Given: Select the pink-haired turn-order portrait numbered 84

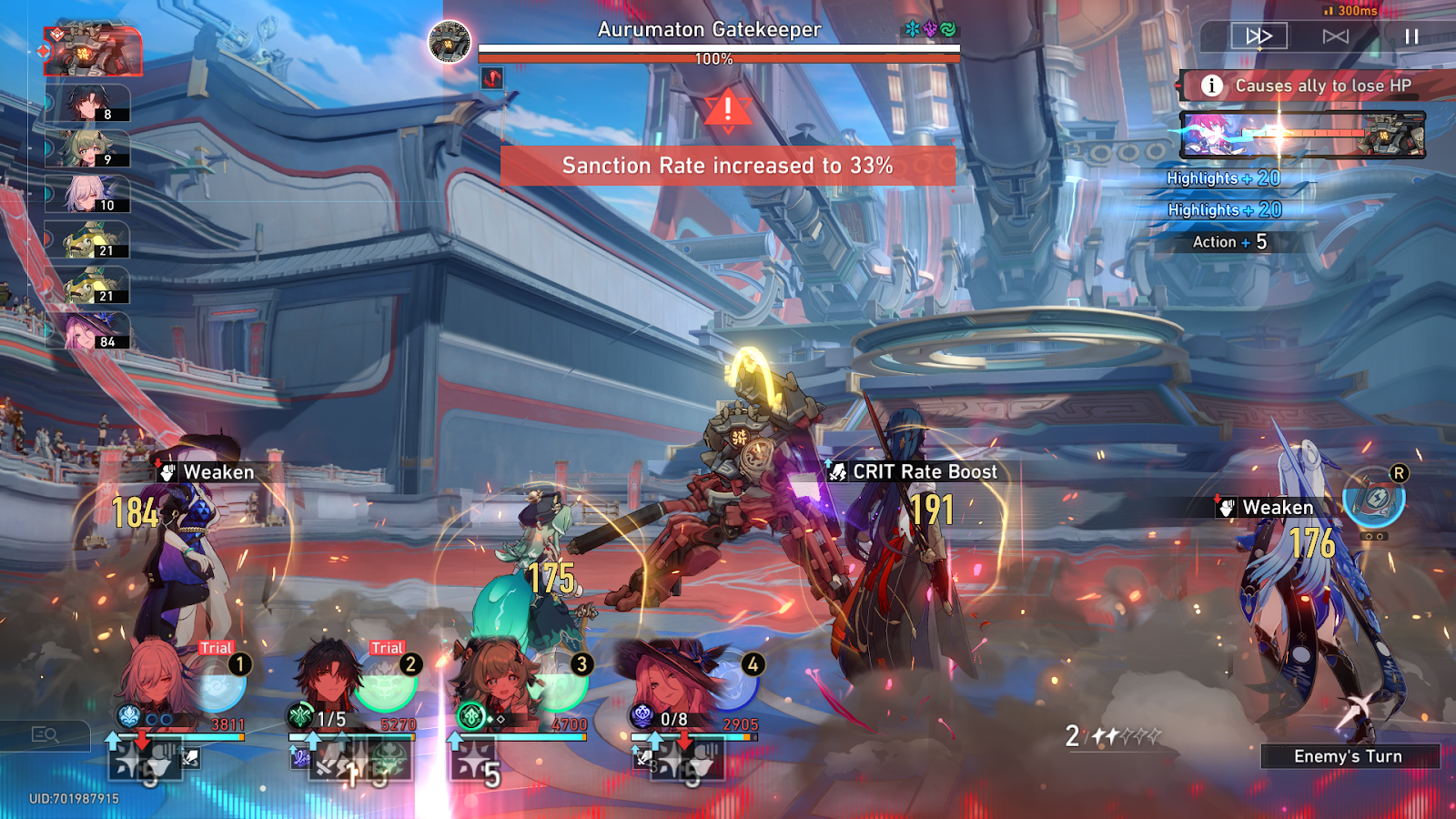Looking at the screenshot, I should tap(89, 331).
